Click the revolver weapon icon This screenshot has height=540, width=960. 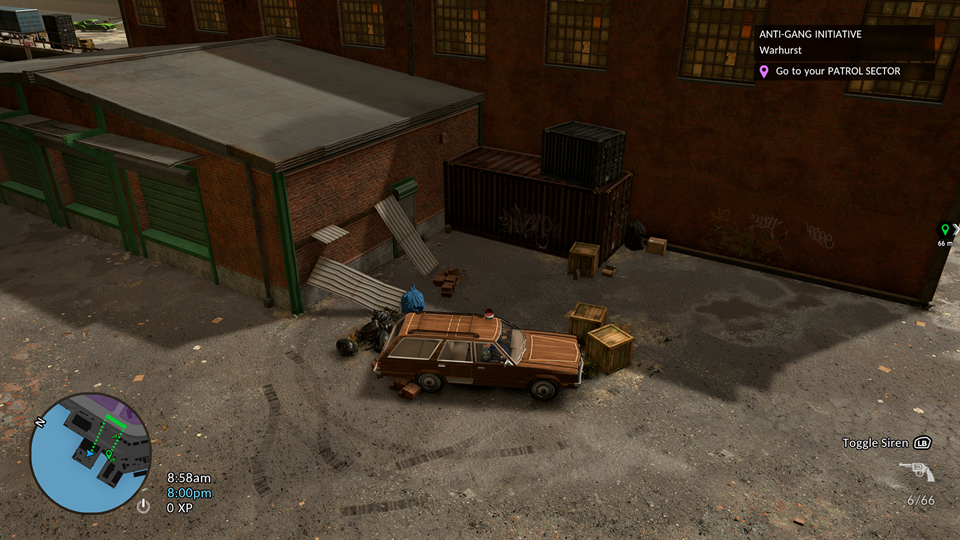click(x=916, y=471)
